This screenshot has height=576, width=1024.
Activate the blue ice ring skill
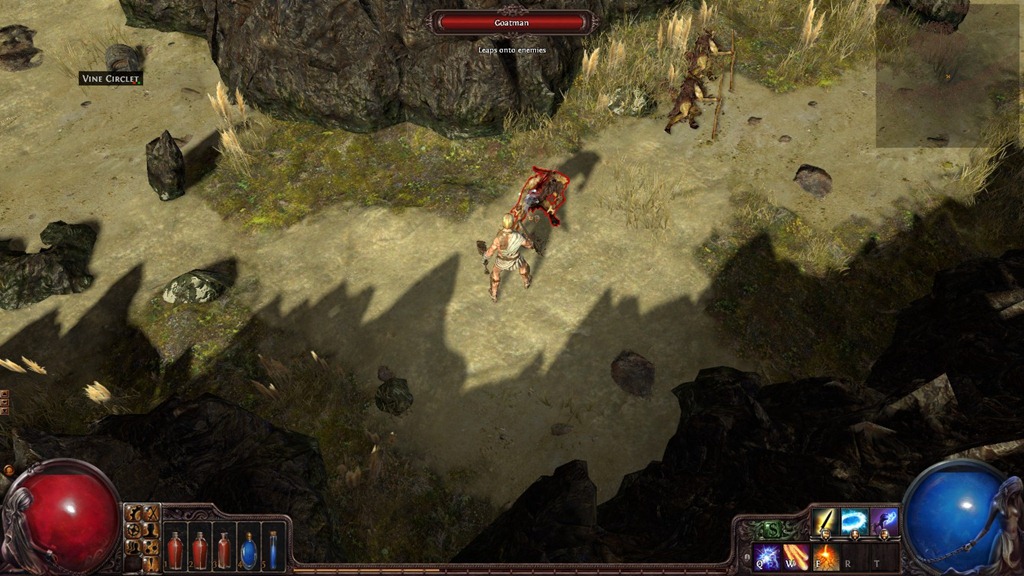coord(854,522)
